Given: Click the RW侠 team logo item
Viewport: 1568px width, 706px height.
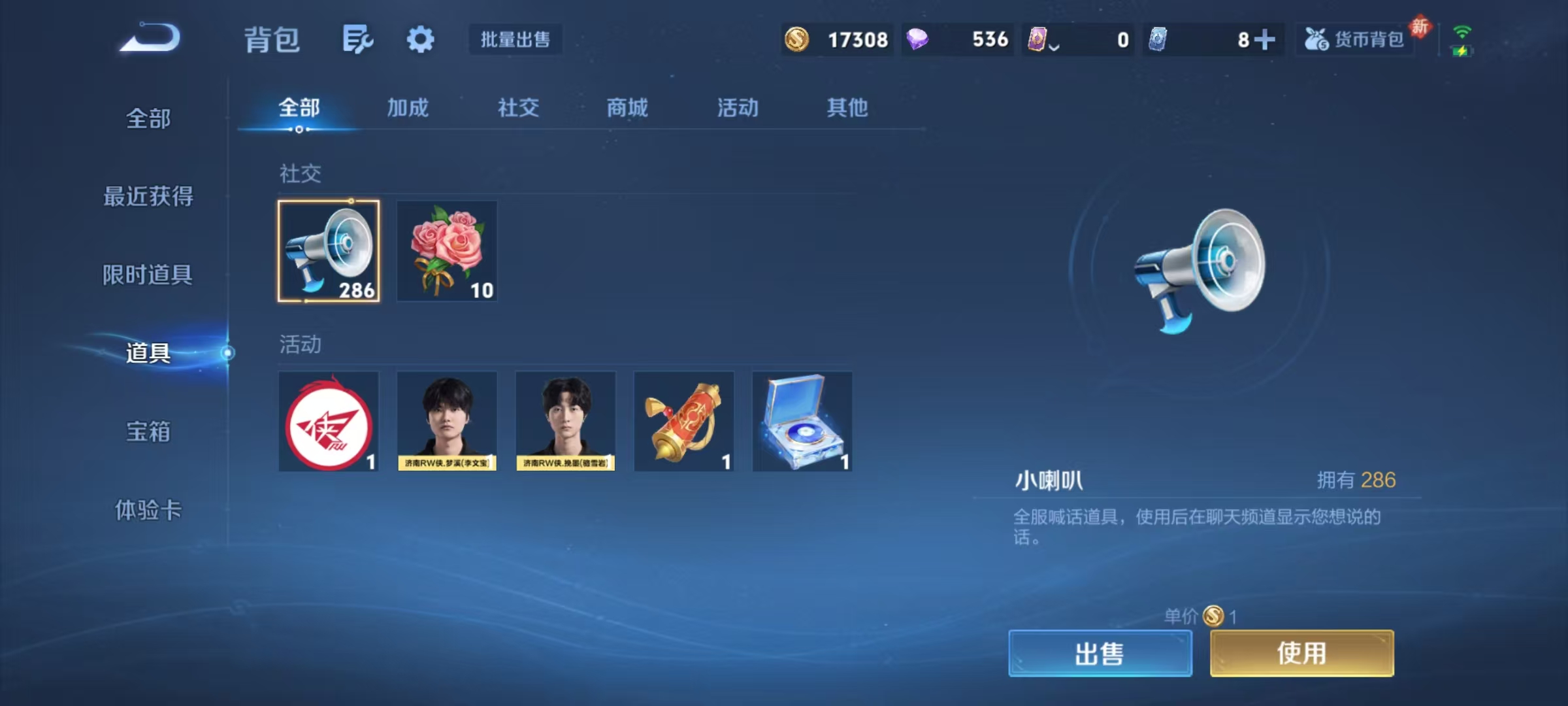Looking at the screenshot, I should click(x=329, y=422).
